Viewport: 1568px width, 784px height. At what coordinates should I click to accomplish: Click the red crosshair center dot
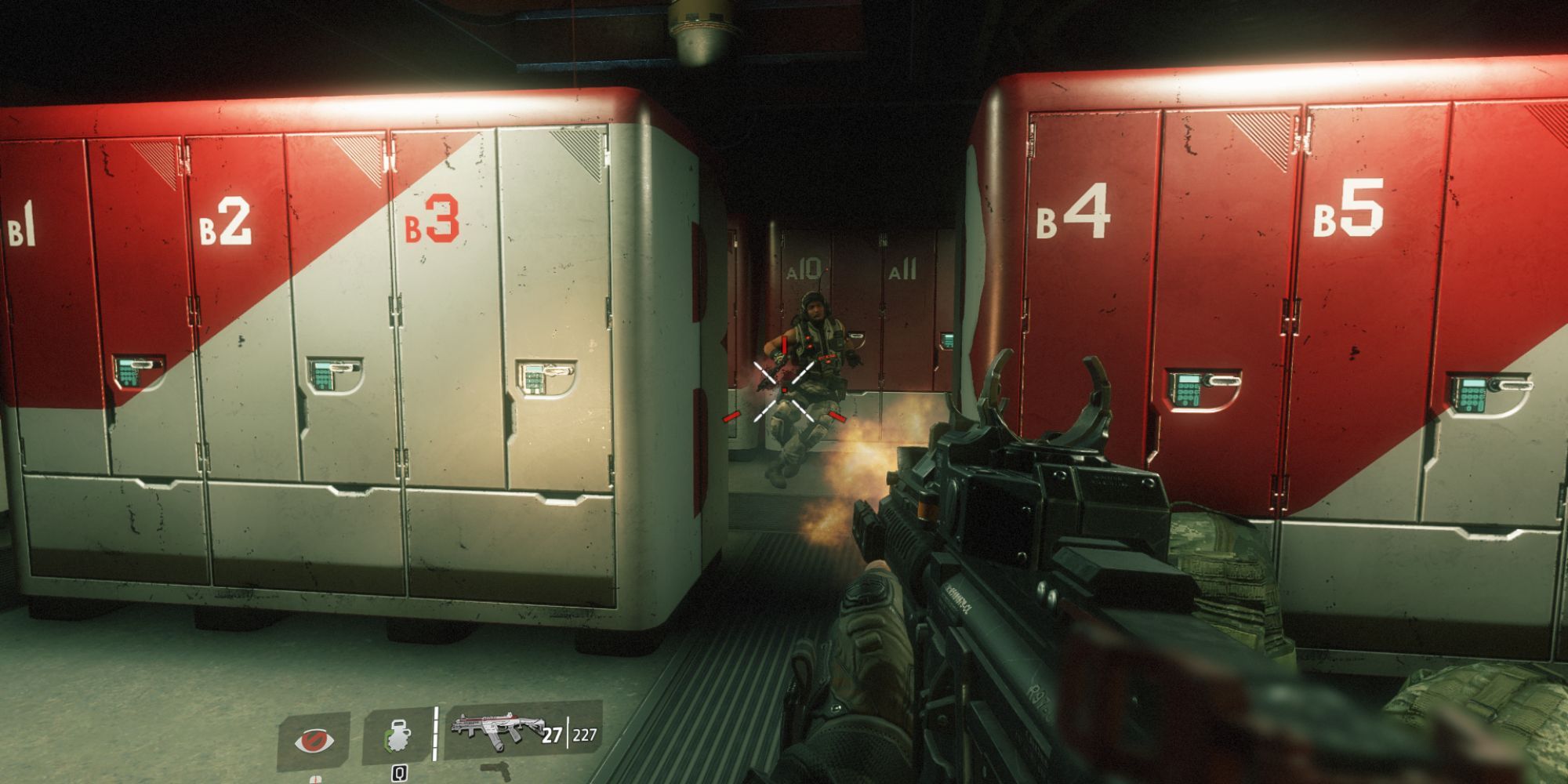coord(784,390)
